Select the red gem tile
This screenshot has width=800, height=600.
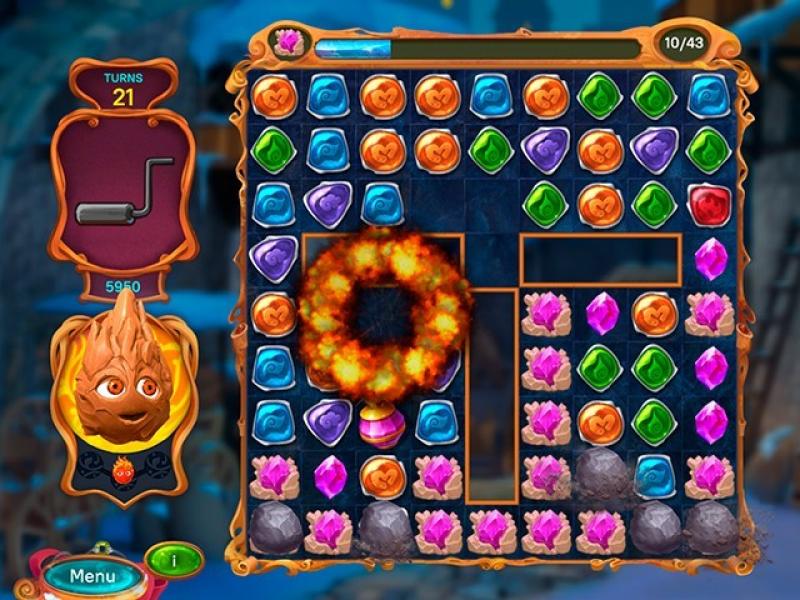[709, 204]
